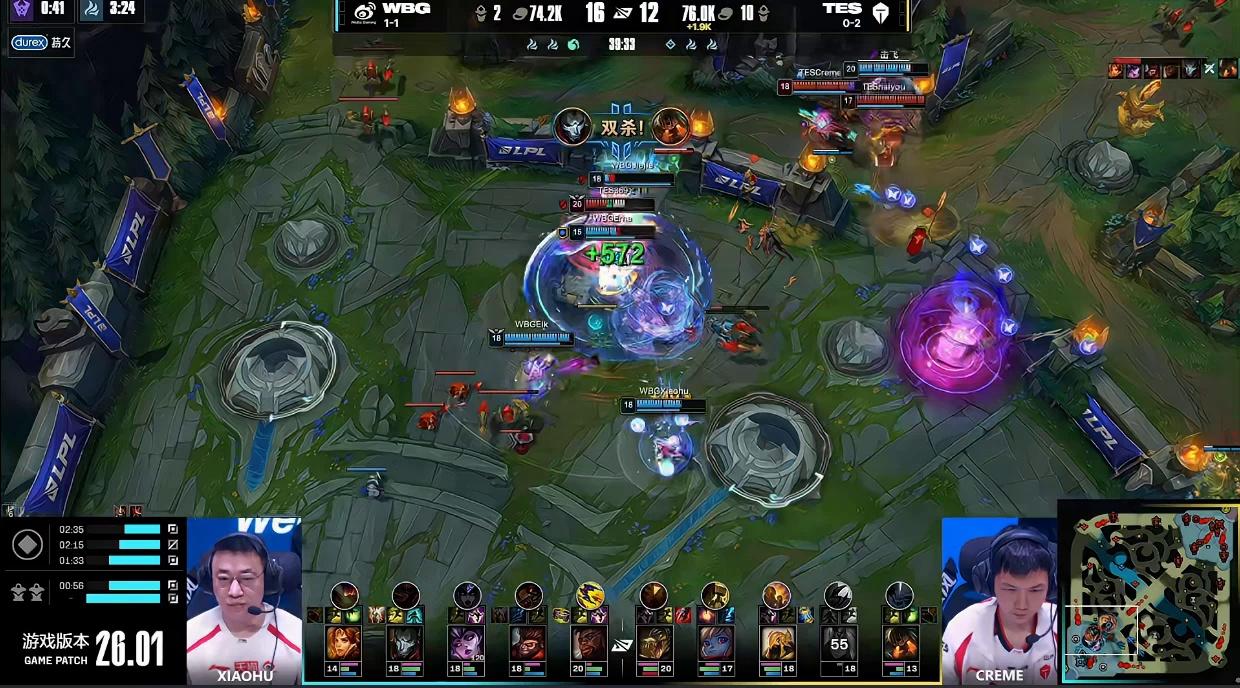1240x688 pixels.
Task: Pick the purple-haired champion portrait
Action: (x=466, y=643)
